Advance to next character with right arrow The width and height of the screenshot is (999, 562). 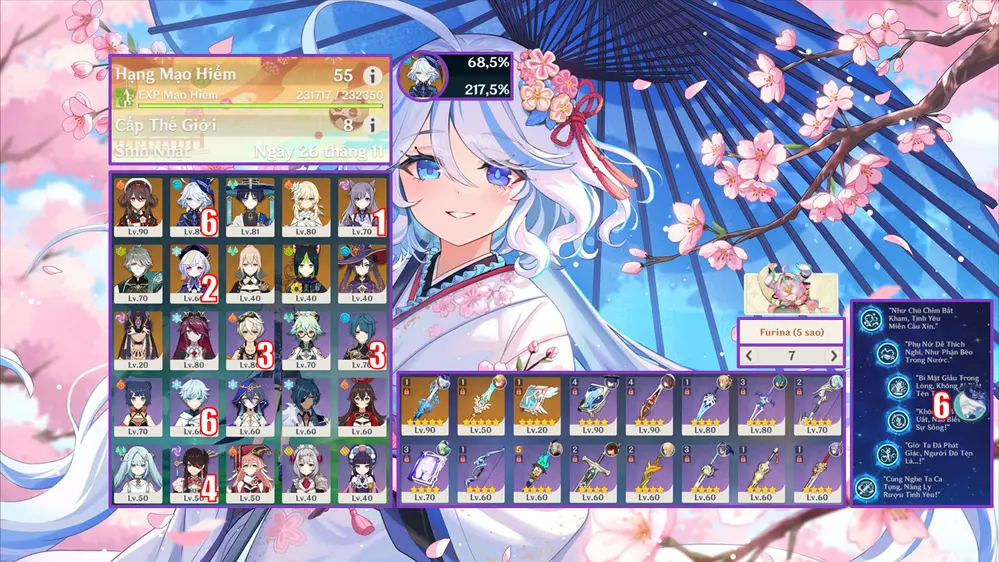coord(833,356)
